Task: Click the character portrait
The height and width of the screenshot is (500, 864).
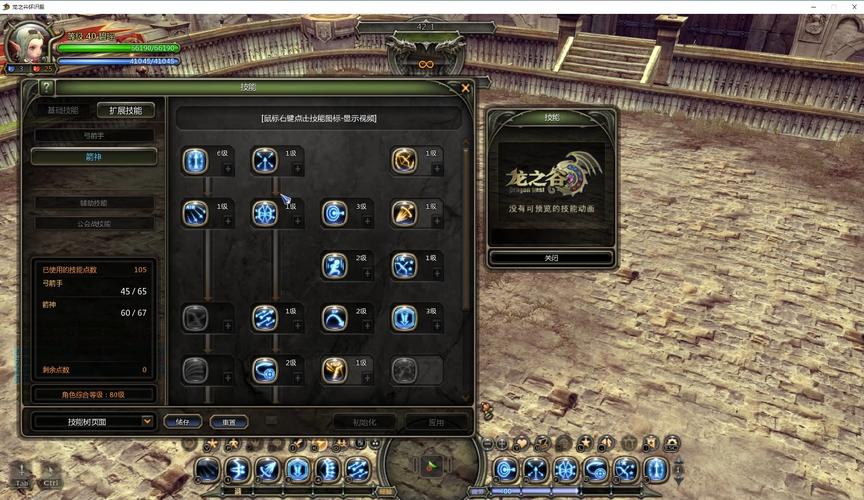Action: click(x=26, y=42)
